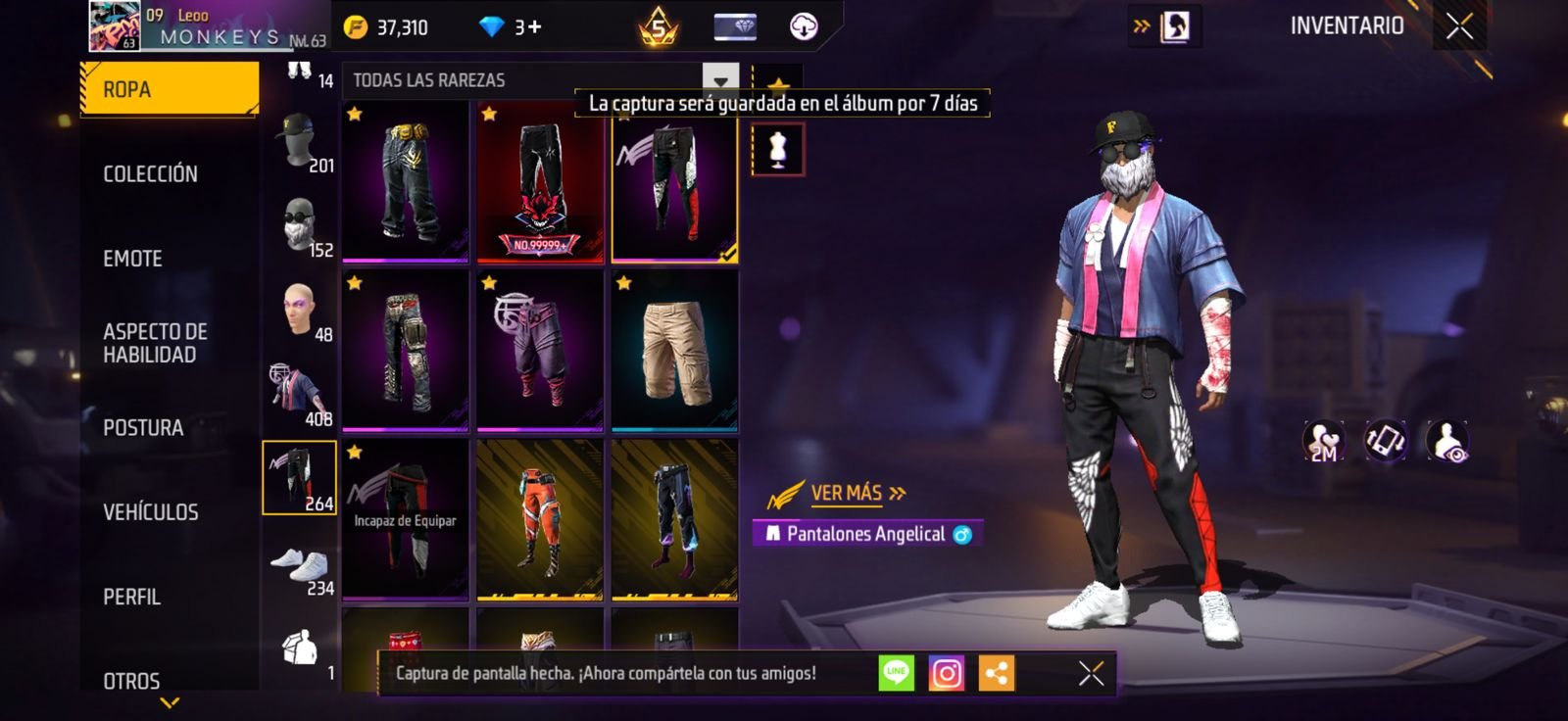Image resolution: width=1568 pixels, height=721 pixels.
Task: Switch to the Perfil section
Action: pyautogui.click(x=132, y=597)
